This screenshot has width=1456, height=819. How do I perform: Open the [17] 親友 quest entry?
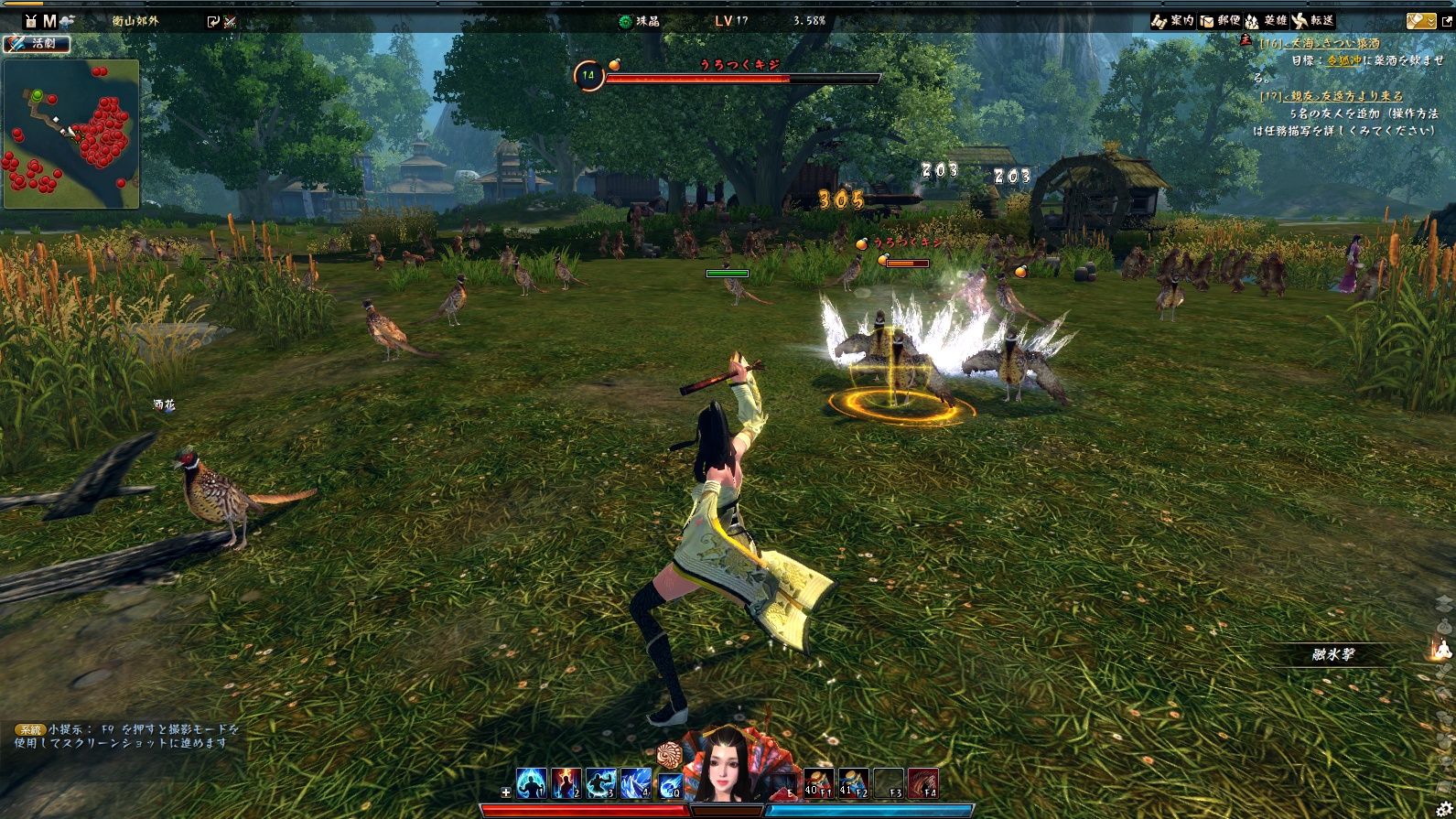[1332, 95]
